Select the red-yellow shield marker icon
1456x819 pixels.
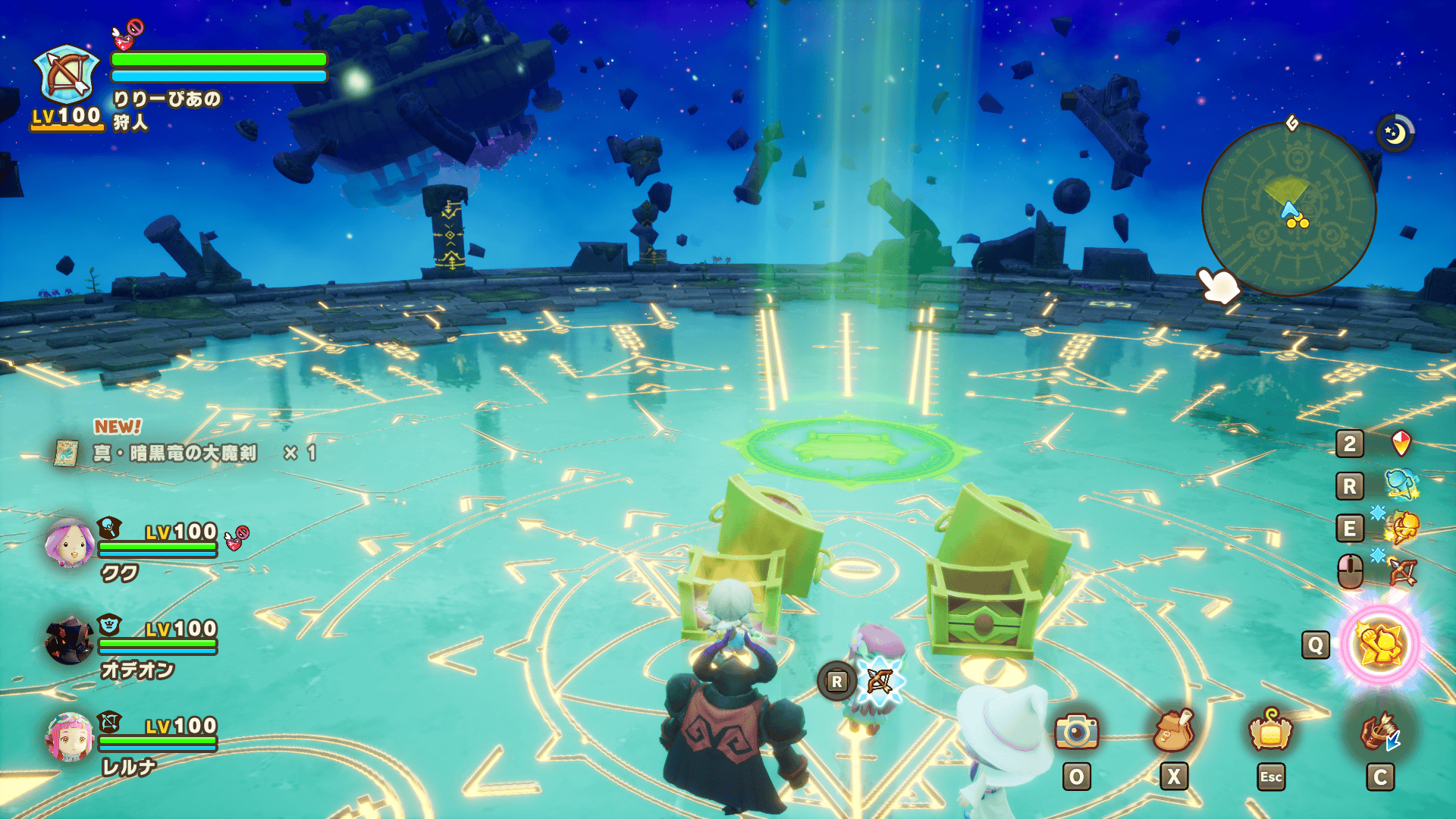coord(1401,443)
